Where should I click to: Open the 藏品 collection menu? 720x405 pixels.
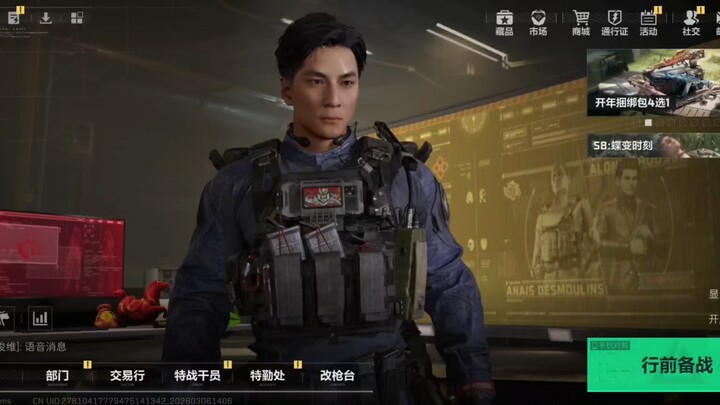tap(504, 23)
